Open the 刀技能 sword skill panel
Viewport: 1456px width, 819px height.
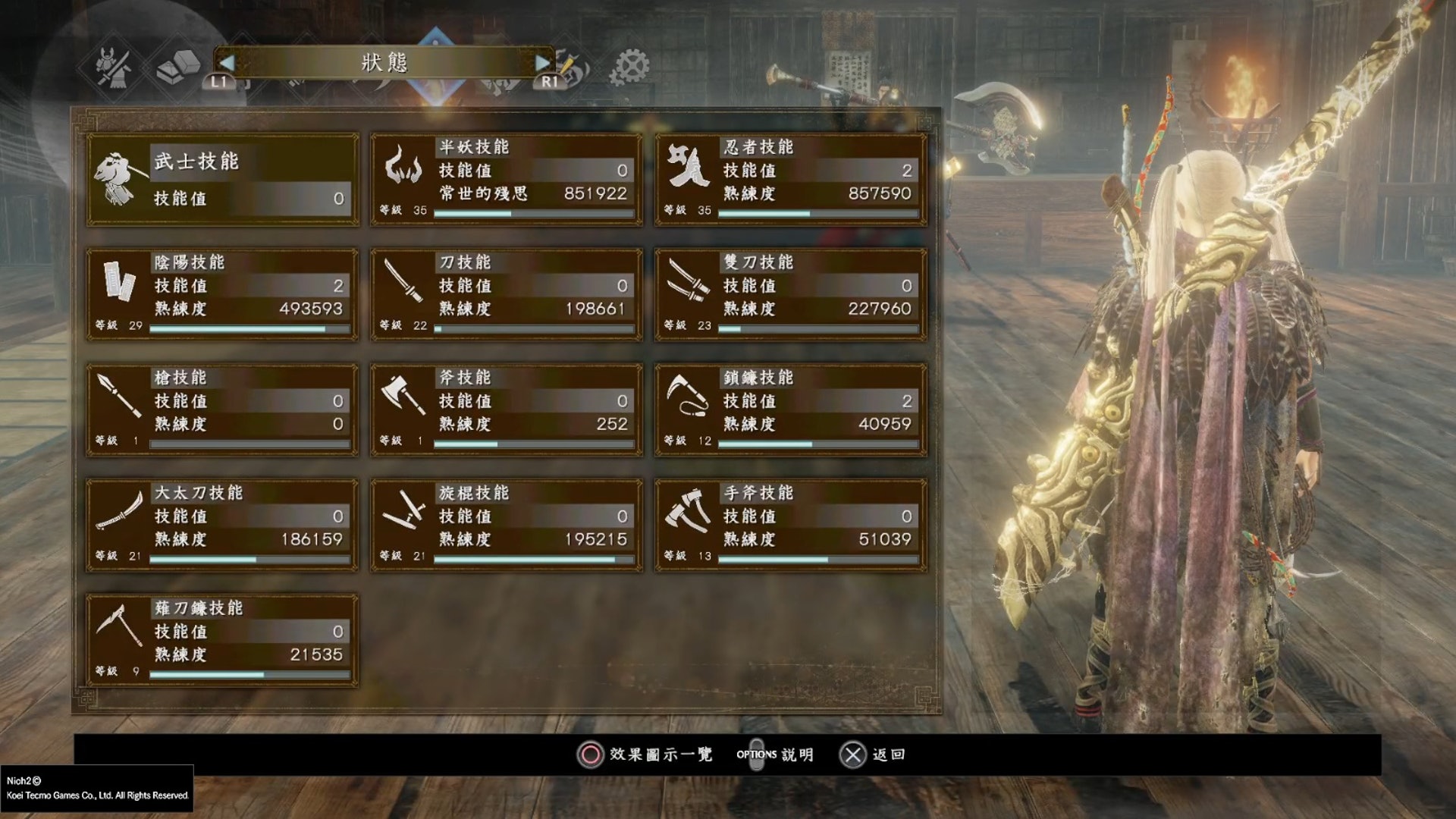tap(506, 294)
